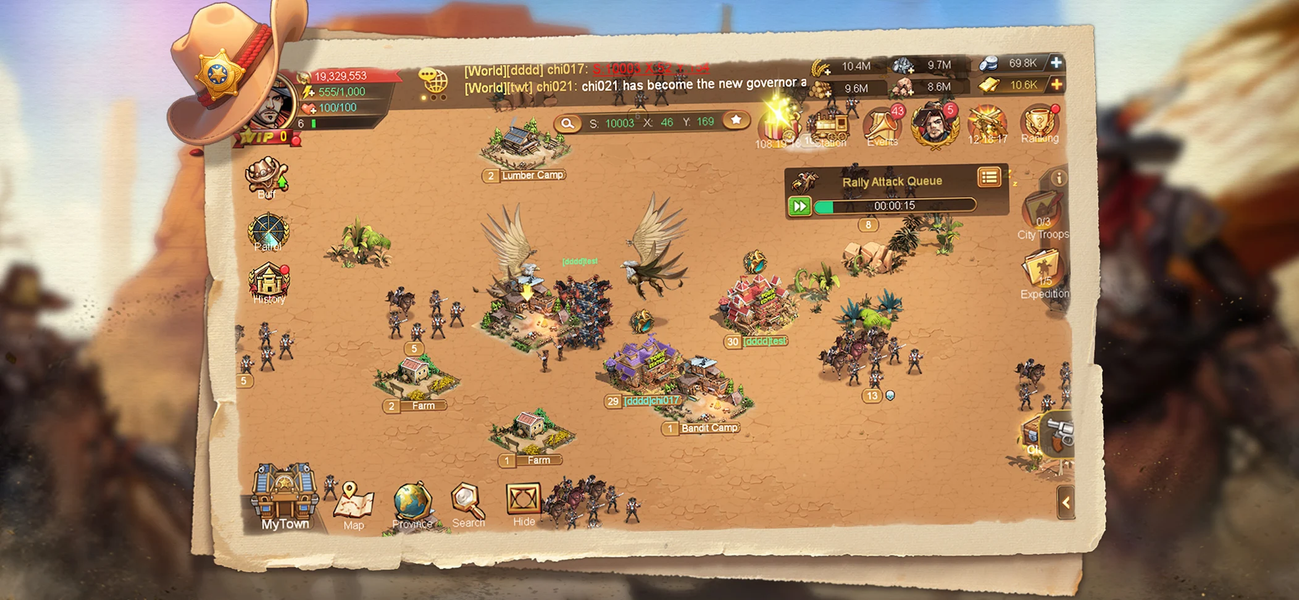Image resolution: width=1299 pixels, height=600 pixels.
Task: Click the coordinate search magnifier button
Action: [x=568, y=122]
